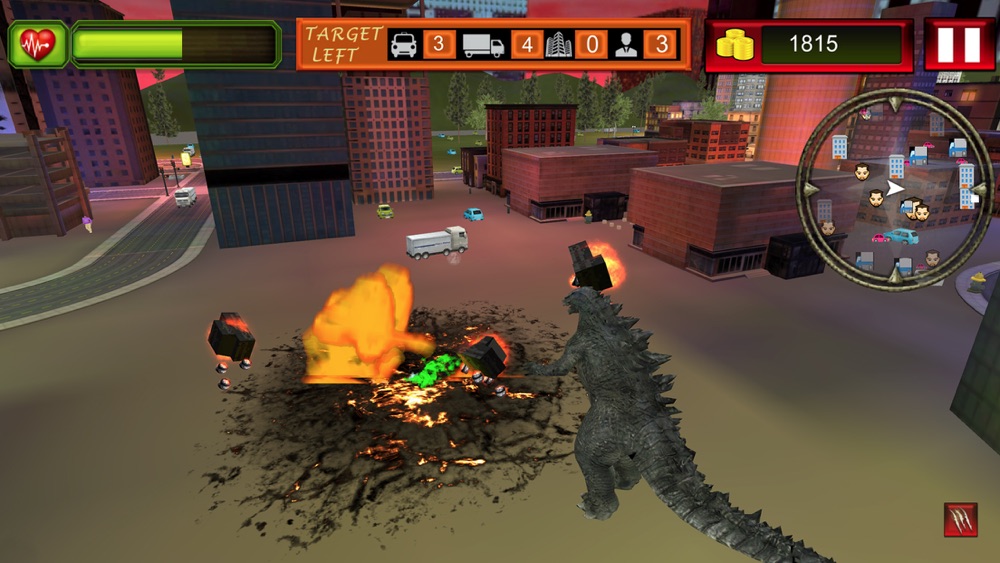Select the car target icon
Image resolution: width=1000 pixels, height=563 pixels.
pos(404,45)
